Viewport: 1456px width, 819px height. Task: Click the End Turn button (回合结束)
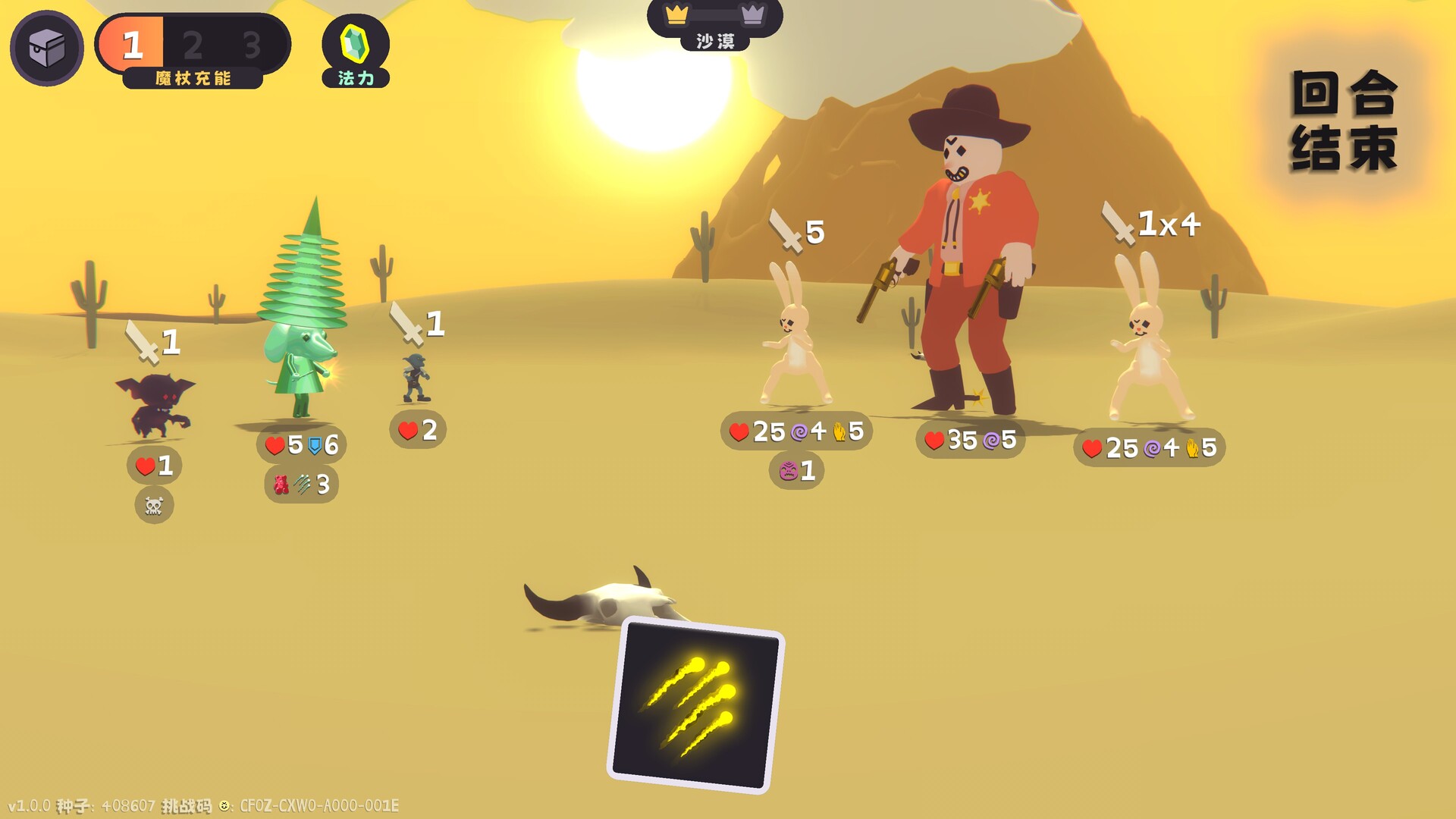(x=1345, y=121)
